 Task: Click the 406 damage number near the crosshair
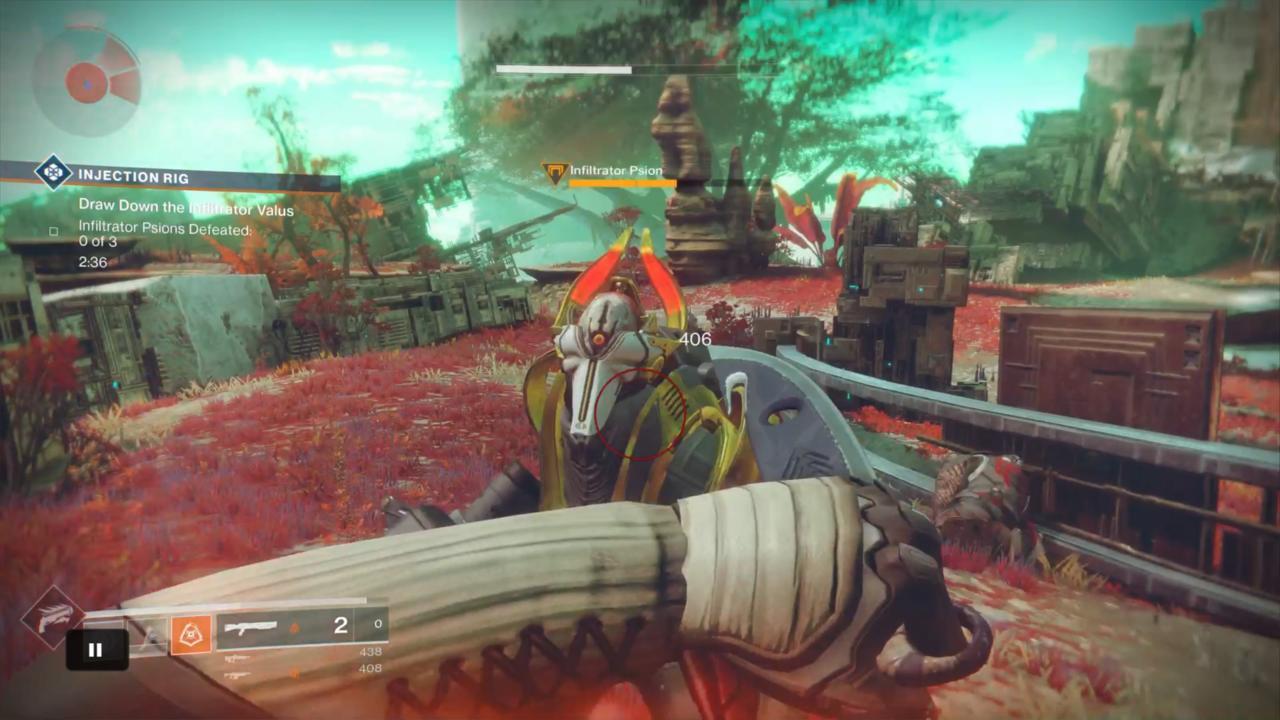click(x=694, y=339)
